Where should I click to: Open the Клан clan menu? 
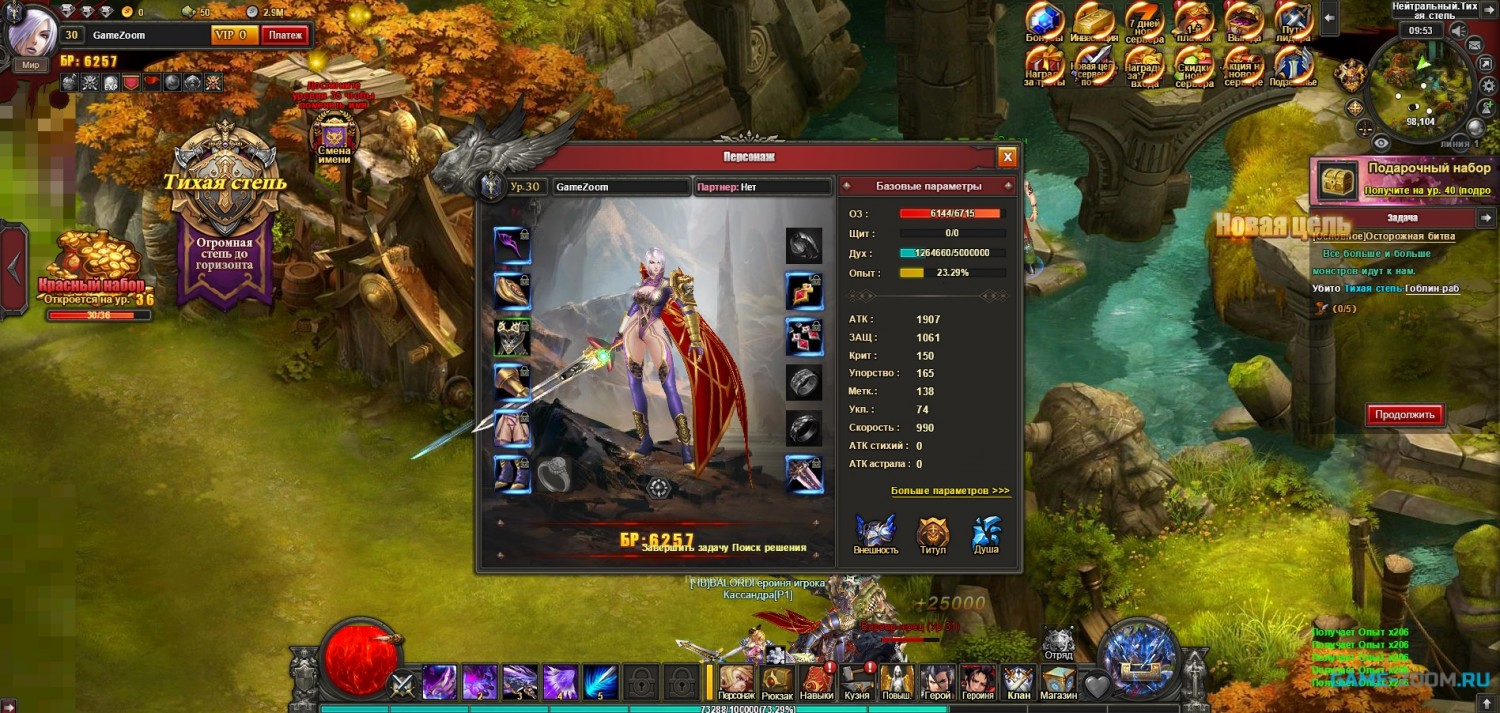point(1018,681)
